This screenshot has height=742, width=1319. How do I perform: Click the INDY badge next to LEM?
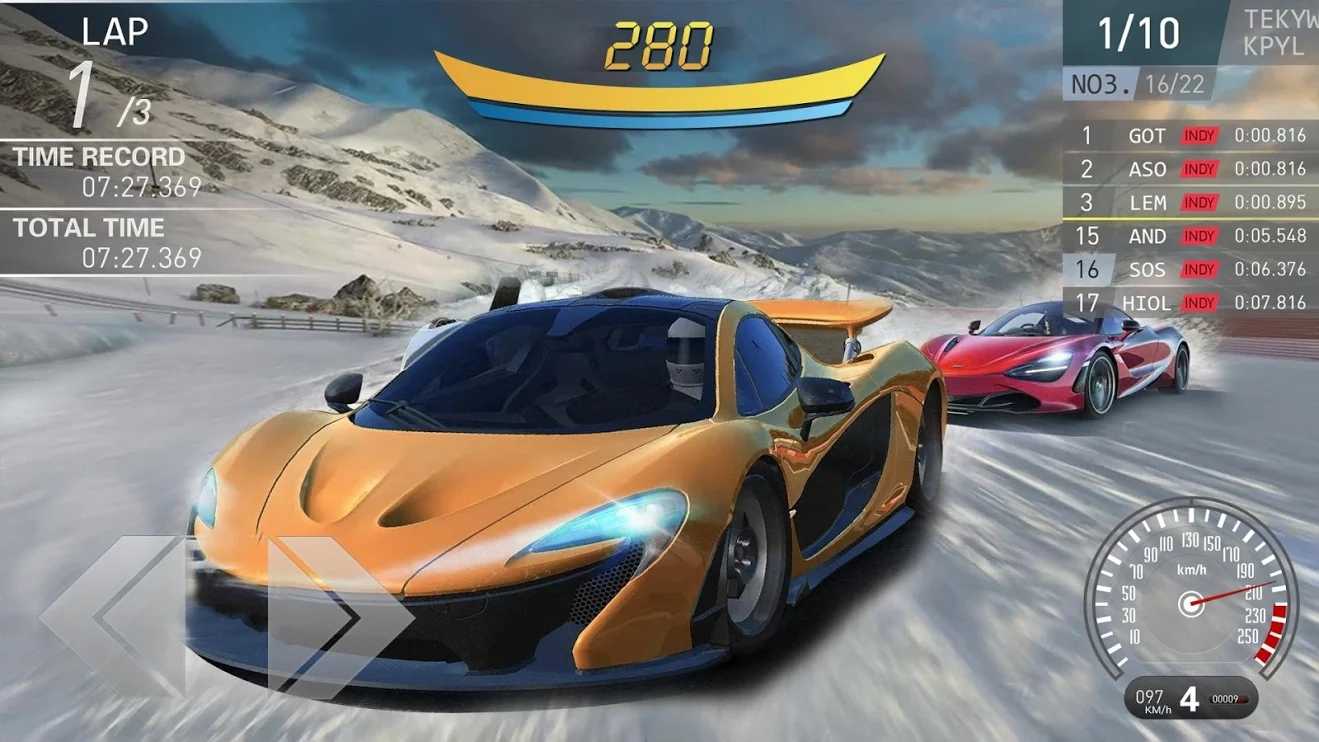click(x=1198, y=202)
